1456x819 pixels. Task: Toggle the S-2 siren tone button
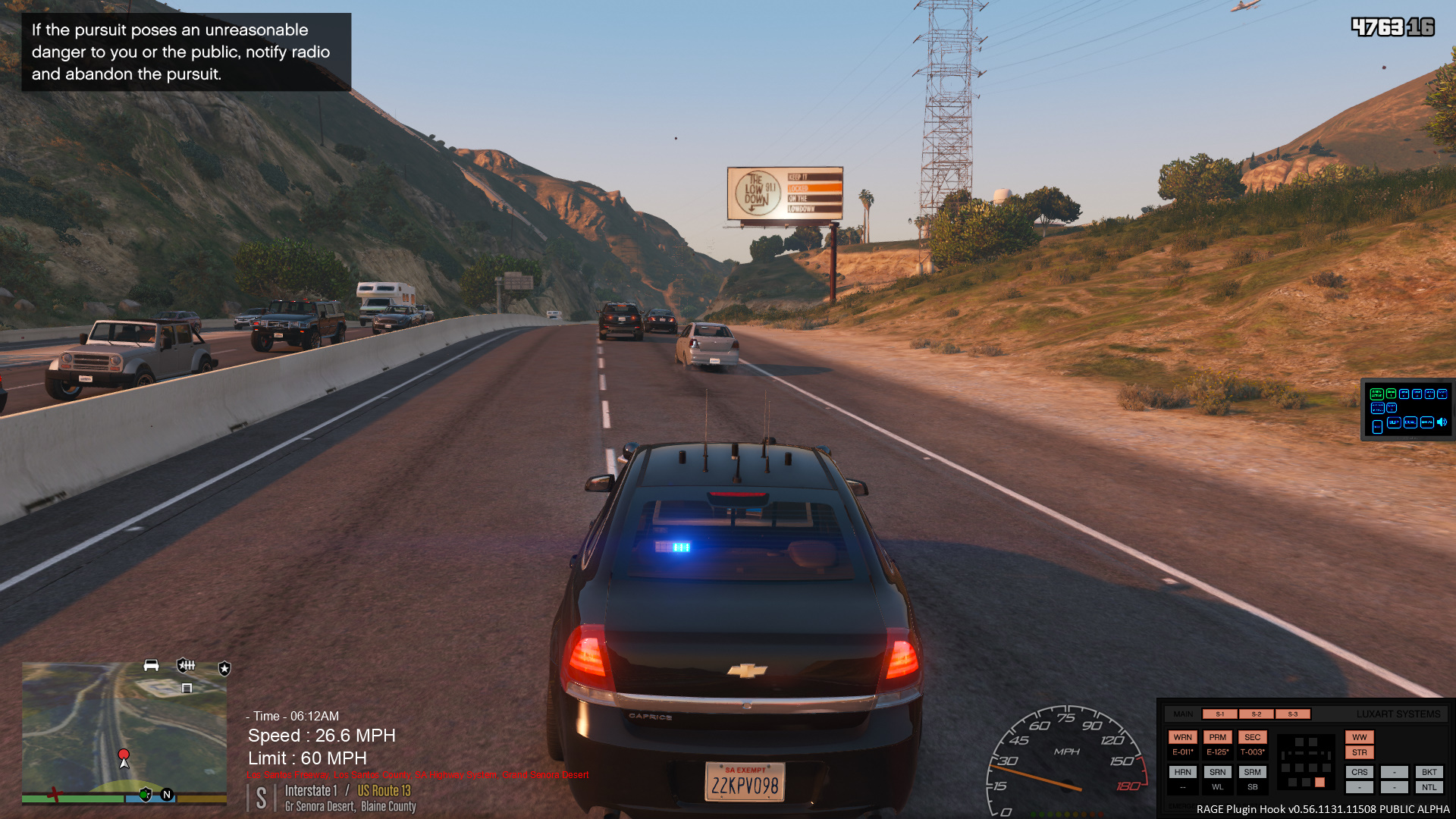1256,714
